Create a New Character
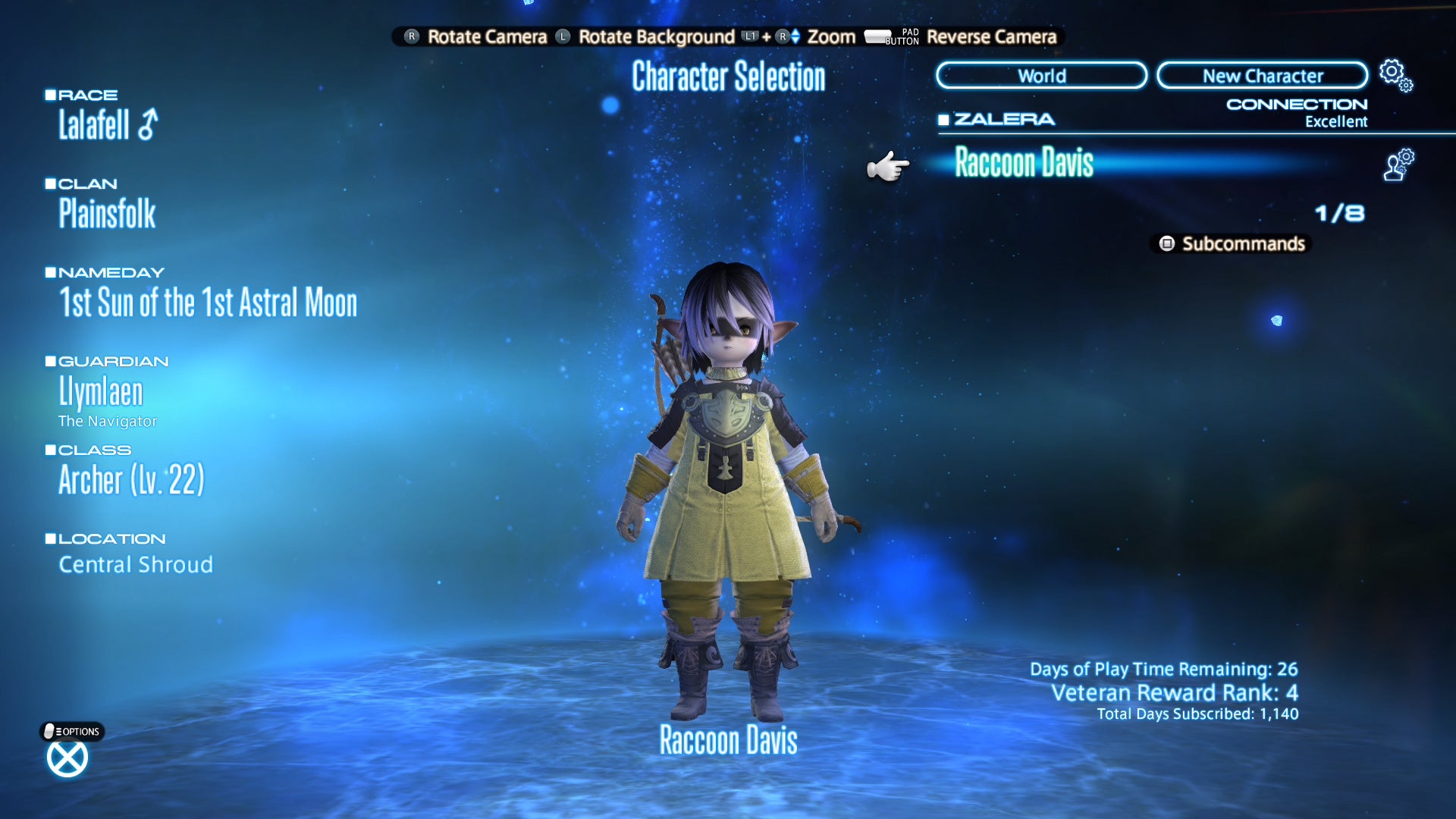Image resolution: width=1456 pixels, height=819 pixels. click(x=1262, y=76)
